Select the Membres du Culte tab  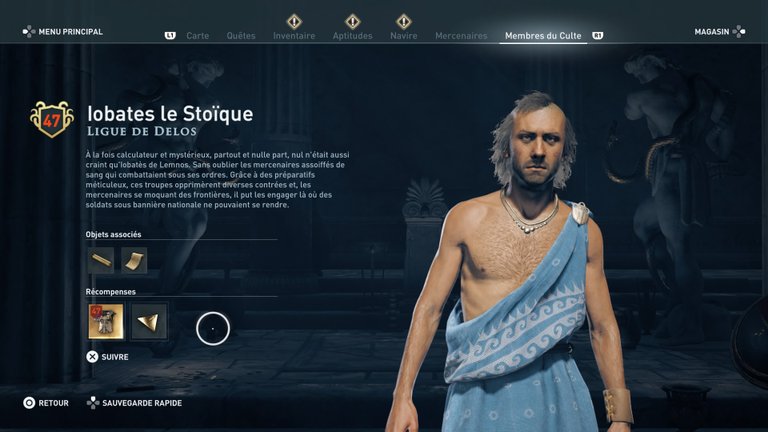pyautogui.click(x=544, y=36)
